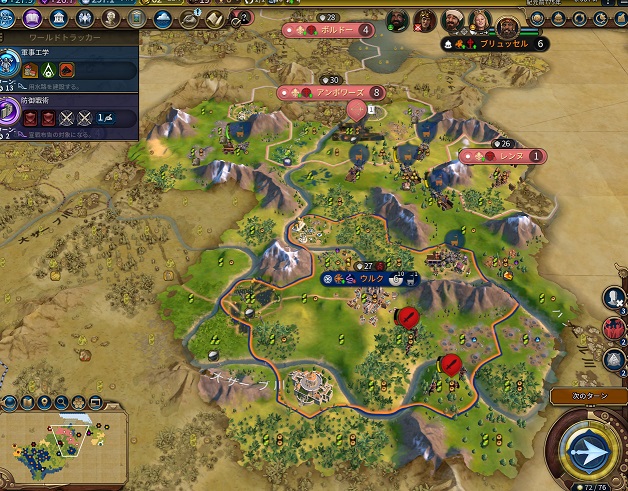Select the ボルドー city banner
Viewport: 628px width, 491px height.
[331, 30]
